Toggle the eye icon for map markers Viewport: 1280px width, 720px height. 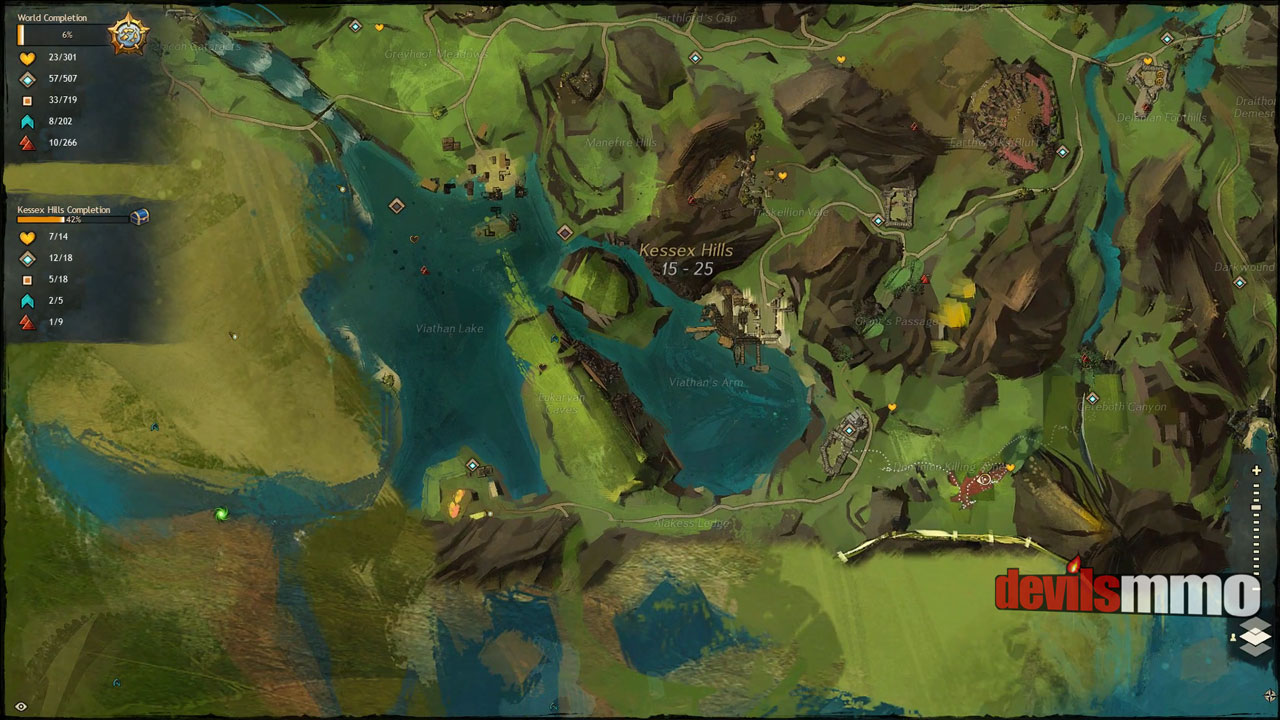[x=21, y=706]
